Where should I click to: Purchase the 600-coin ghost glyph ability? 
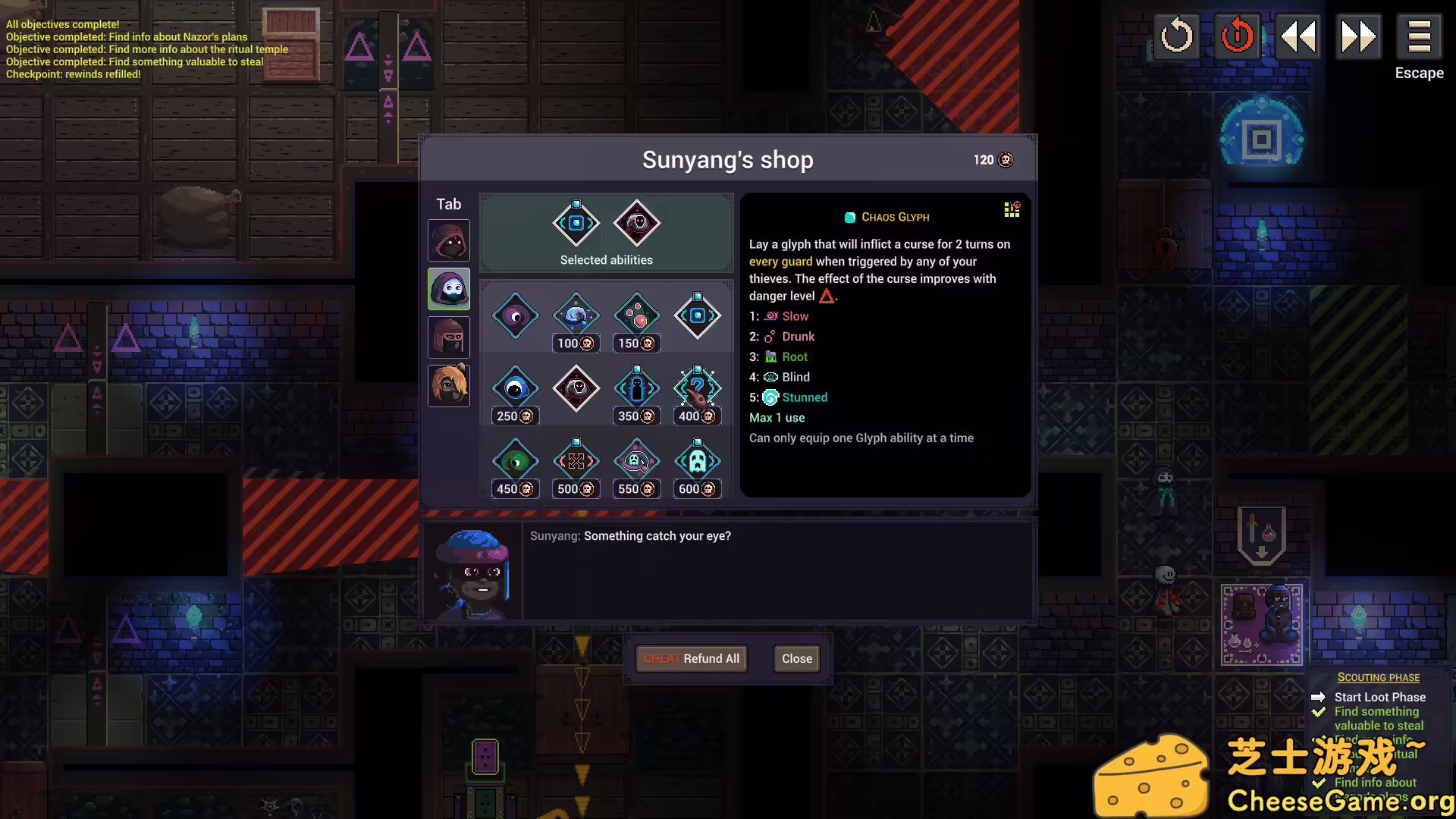pos(698,462)
